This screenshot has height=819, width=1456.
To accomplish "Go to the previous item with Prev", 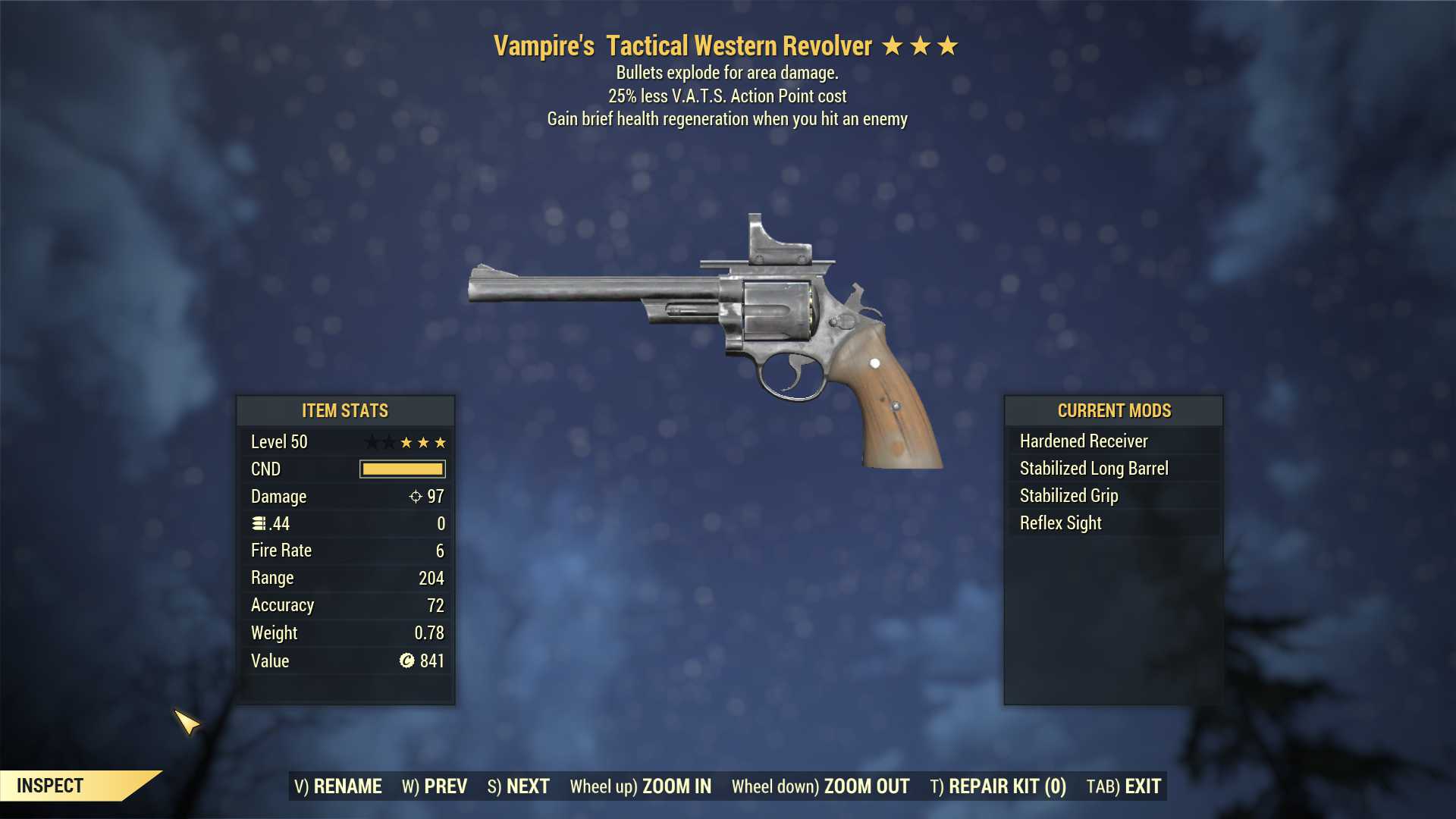I will [435, 786].
